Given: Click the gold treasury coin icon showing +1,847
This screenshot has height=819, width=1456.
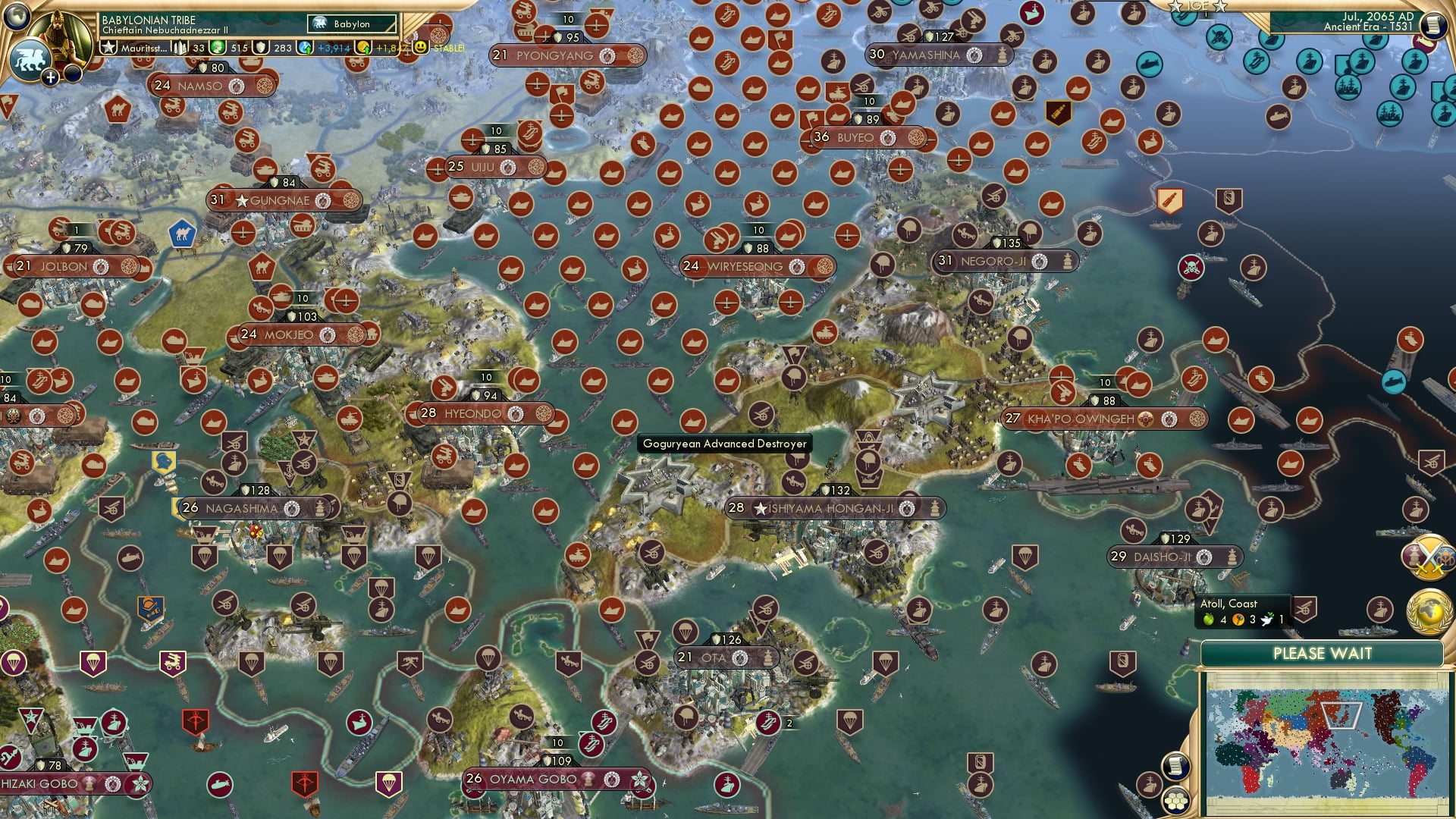Looking at the screenshot, I should click(365, 48).
